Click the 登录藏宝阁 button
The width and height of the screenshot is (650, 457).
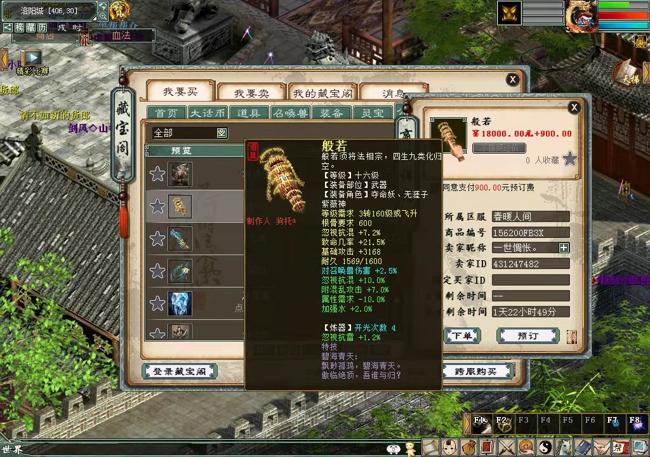[180, 371]
